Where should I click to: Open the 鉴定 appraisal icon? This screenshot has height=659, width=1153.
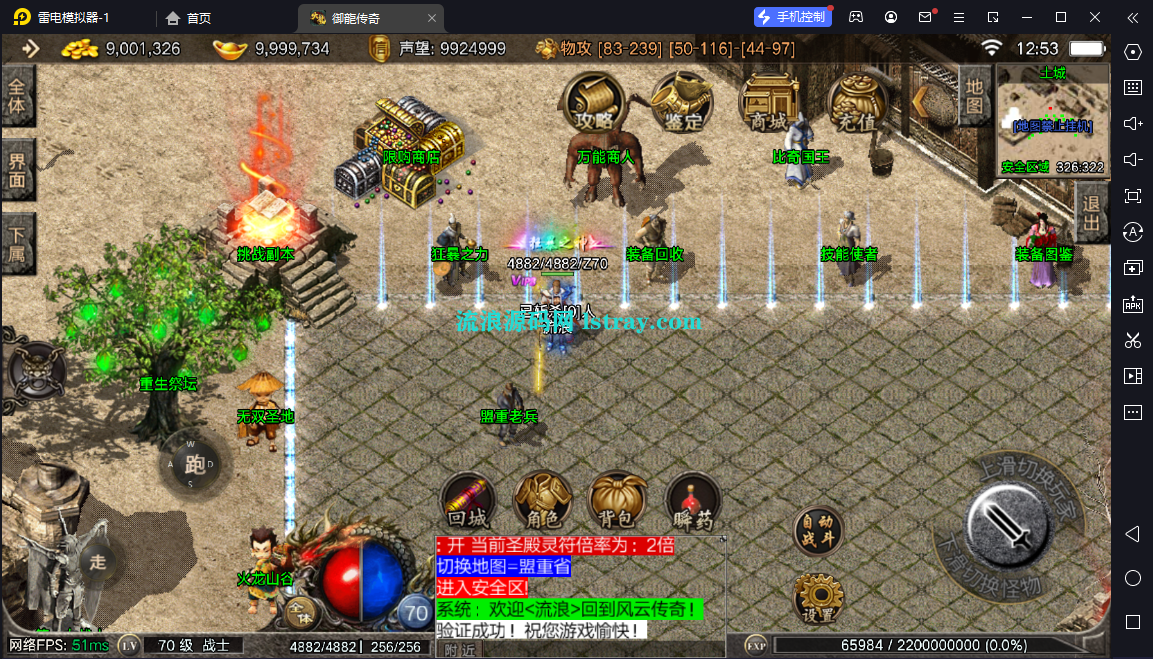pos(683,102)
